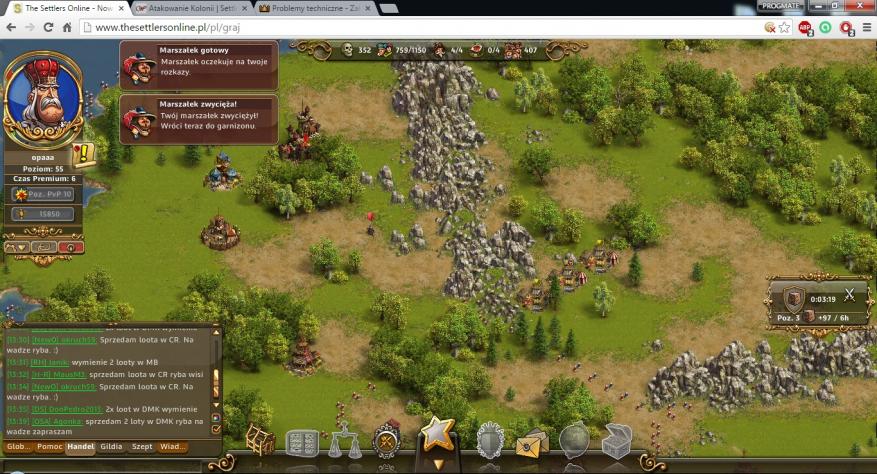Open the trade scales icon
The image size is (877, 474).
345,441
